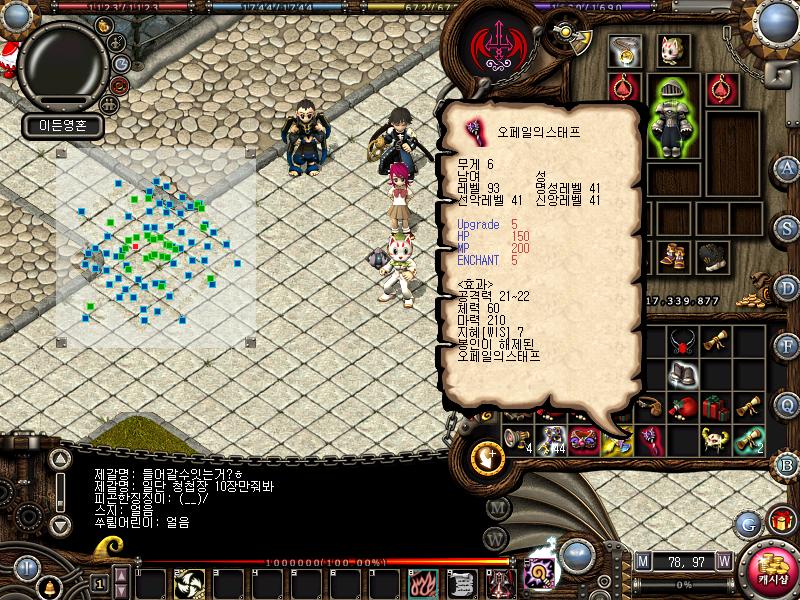Choose the green and red gift box item
This screenshot has width=800, height=600.
coord(713,408)
